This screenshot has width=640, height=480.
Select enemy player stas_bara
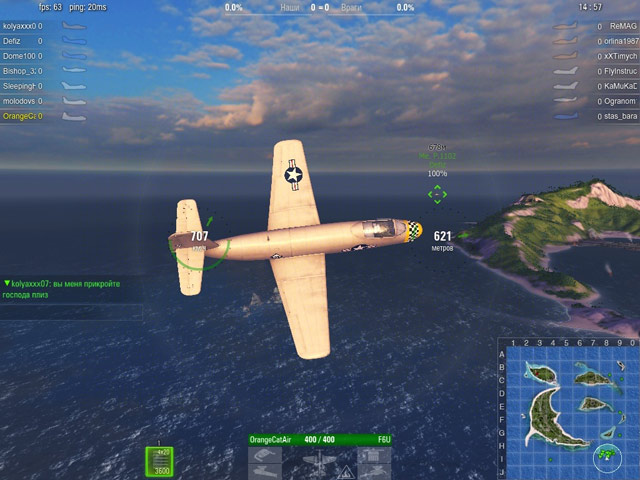tap(620, 116)
